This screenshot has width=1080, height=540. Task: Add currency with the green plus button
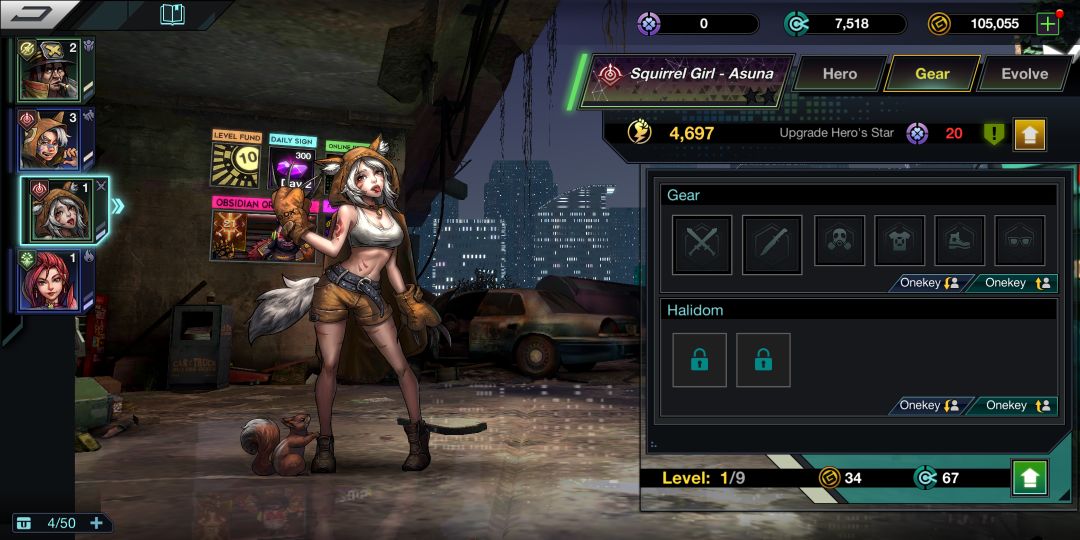click(x=1047, y=24)
